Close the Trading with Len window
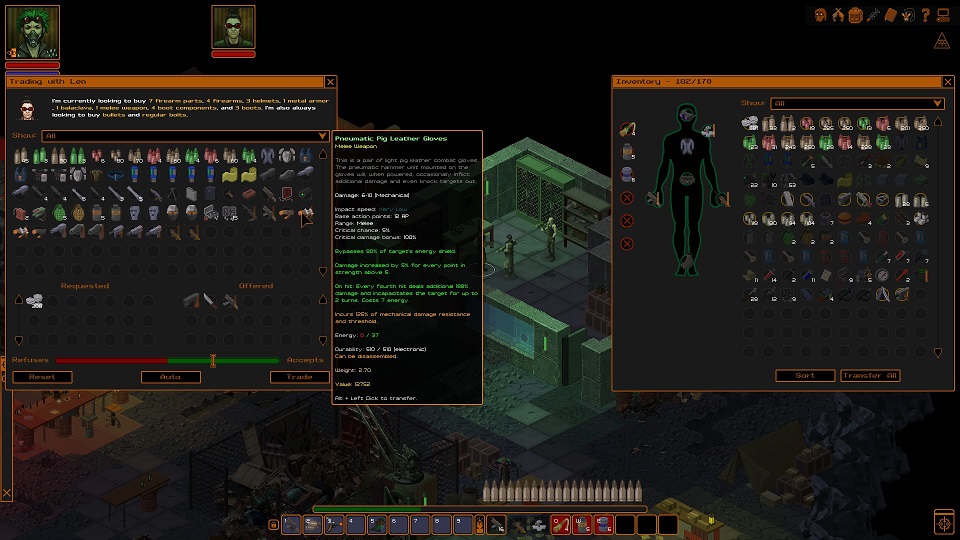The width and height of the screenshot is (960, 540). tap(330, 82)
